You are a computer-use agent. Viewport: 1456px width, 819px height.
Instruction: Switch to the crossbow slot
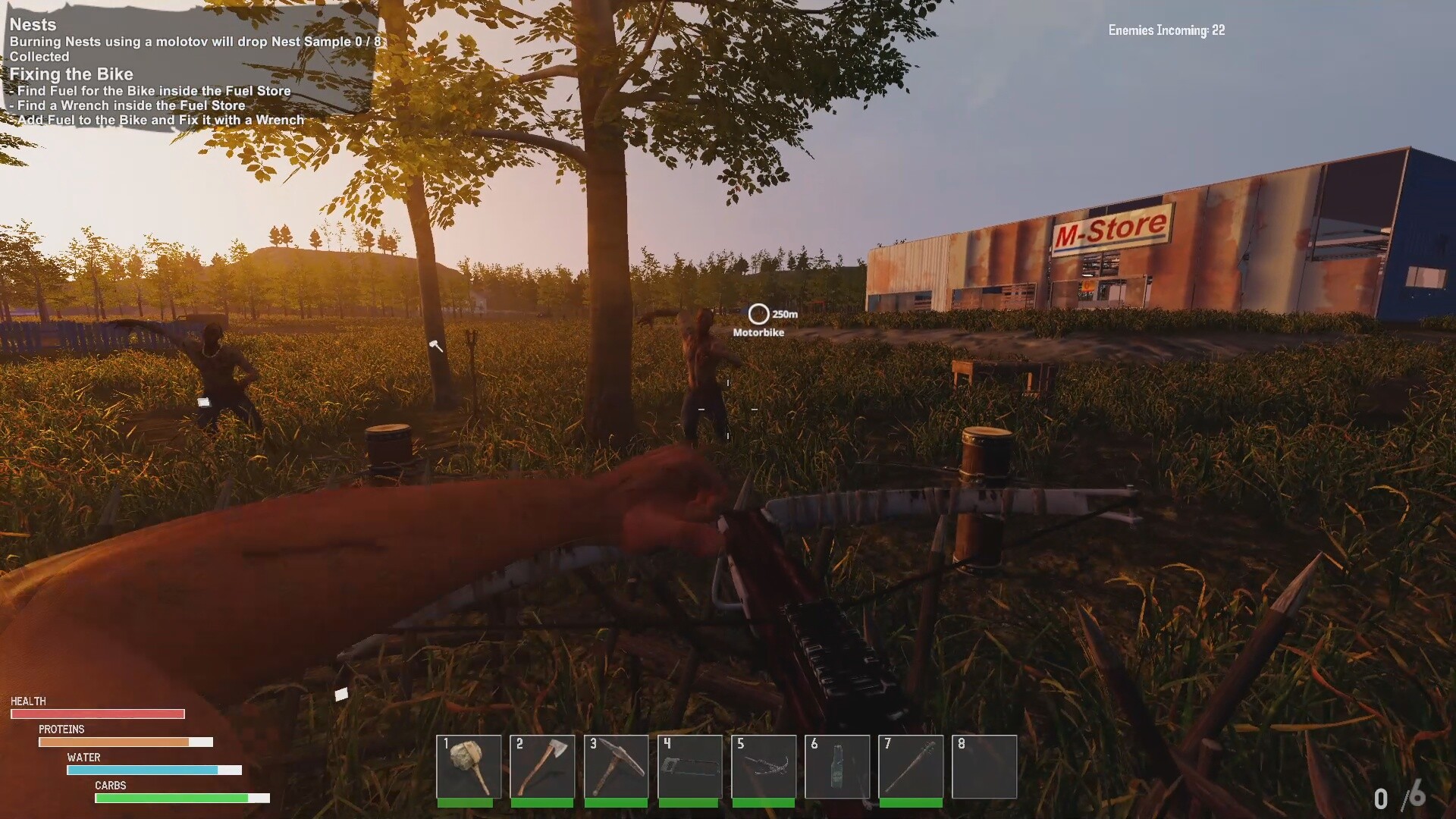point(763,766)
